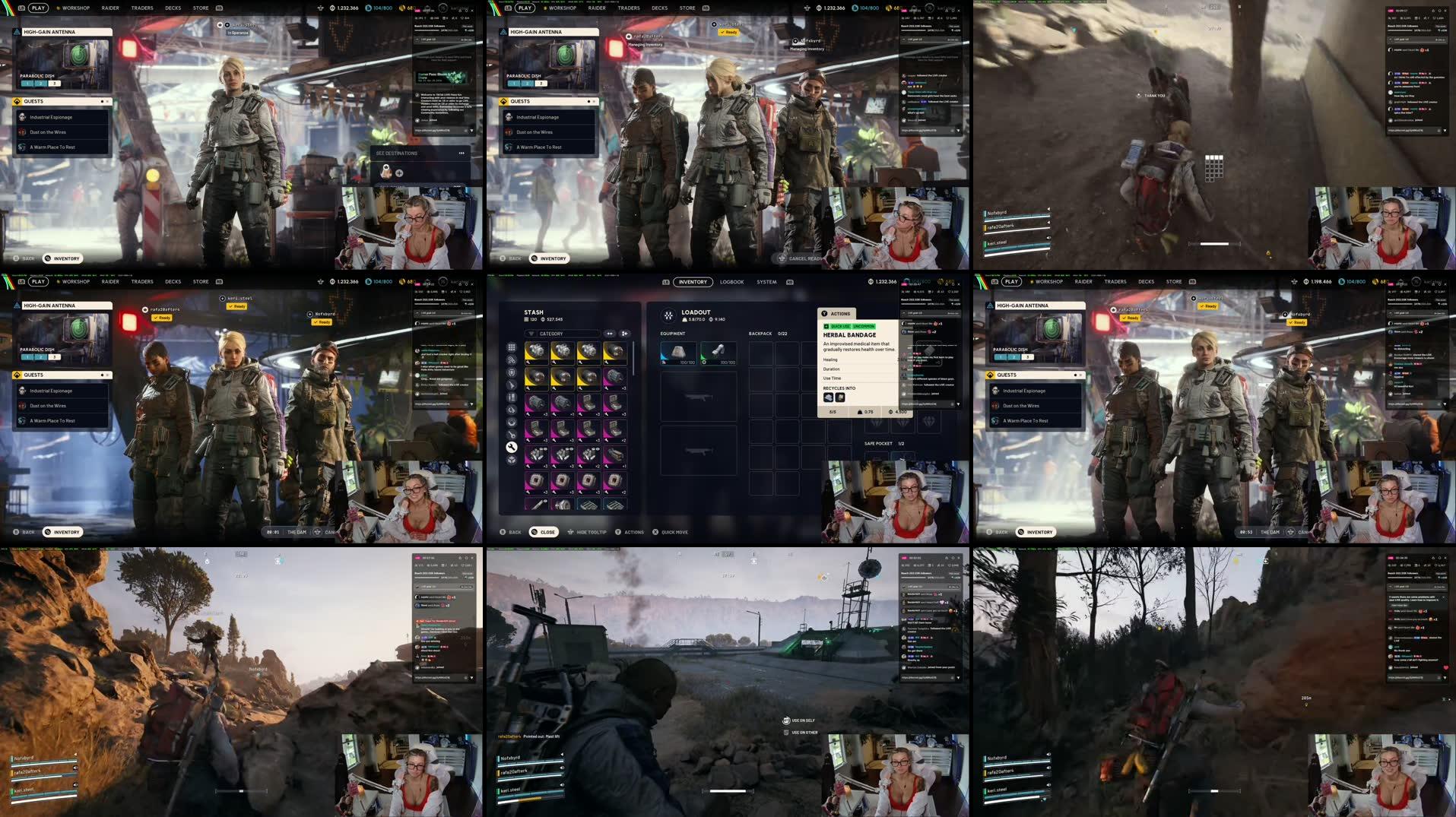
Task: Click the grid all-items icon in Stash sidebar
Action: coord(511,347)
